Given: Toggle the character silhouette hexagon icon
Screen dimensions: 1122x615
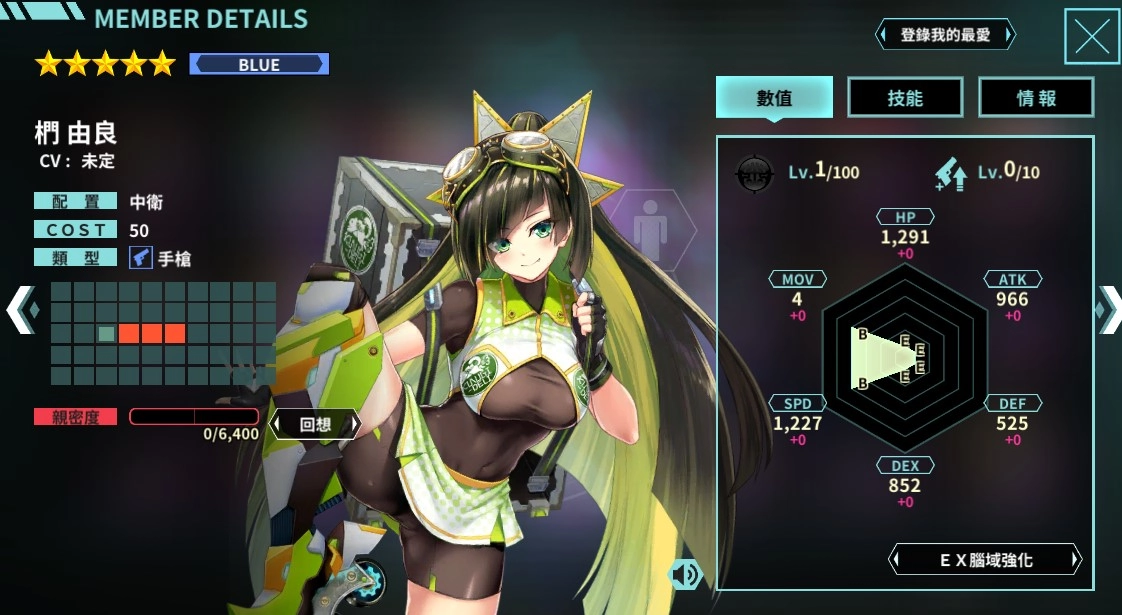Looking at the screenshot, I should point(652,227).
